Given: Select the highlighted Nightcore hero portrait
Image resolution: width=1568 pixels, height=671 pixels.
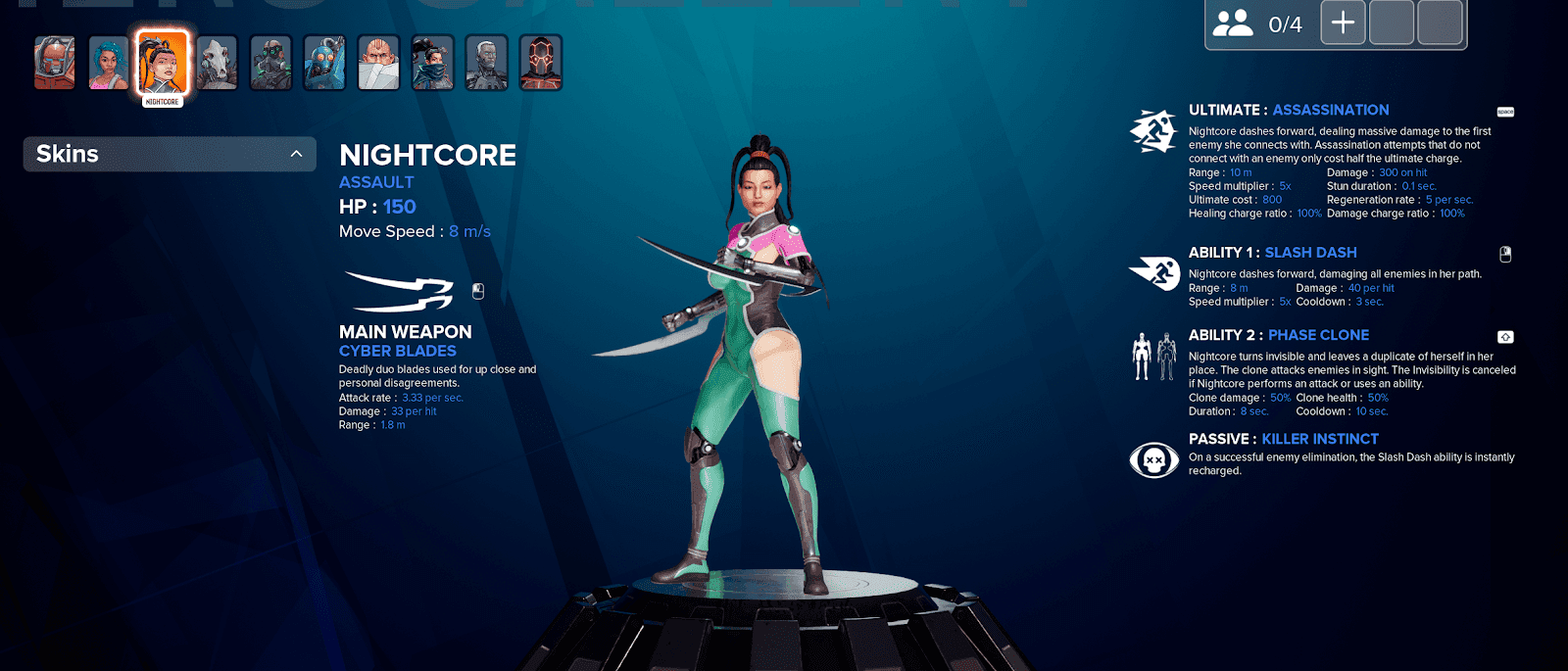Looking at the screenshot, I should click(163, 62).
